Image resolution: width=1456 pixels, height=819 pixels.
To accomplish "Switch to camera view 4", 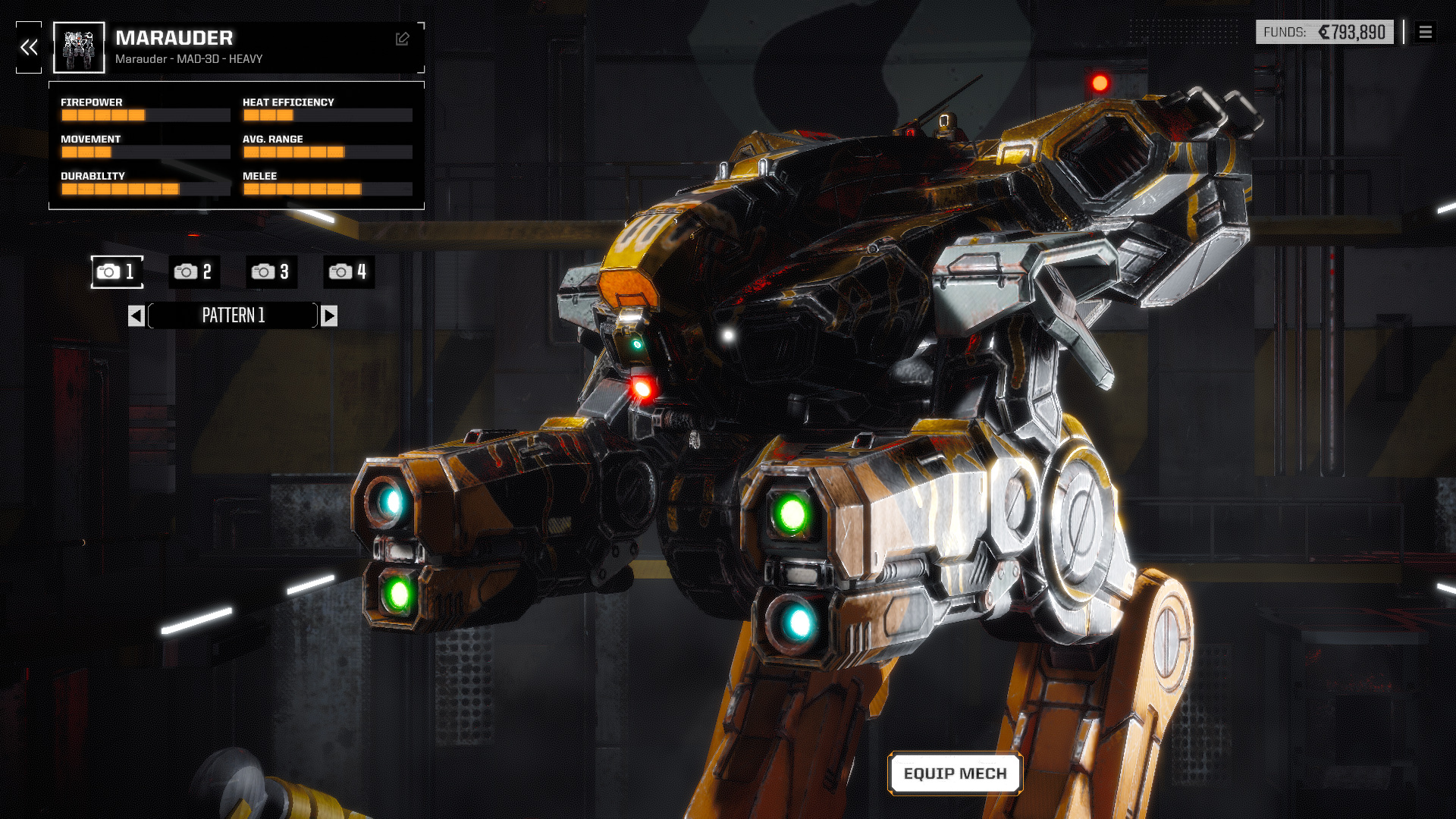I will (x=349, y=271).
